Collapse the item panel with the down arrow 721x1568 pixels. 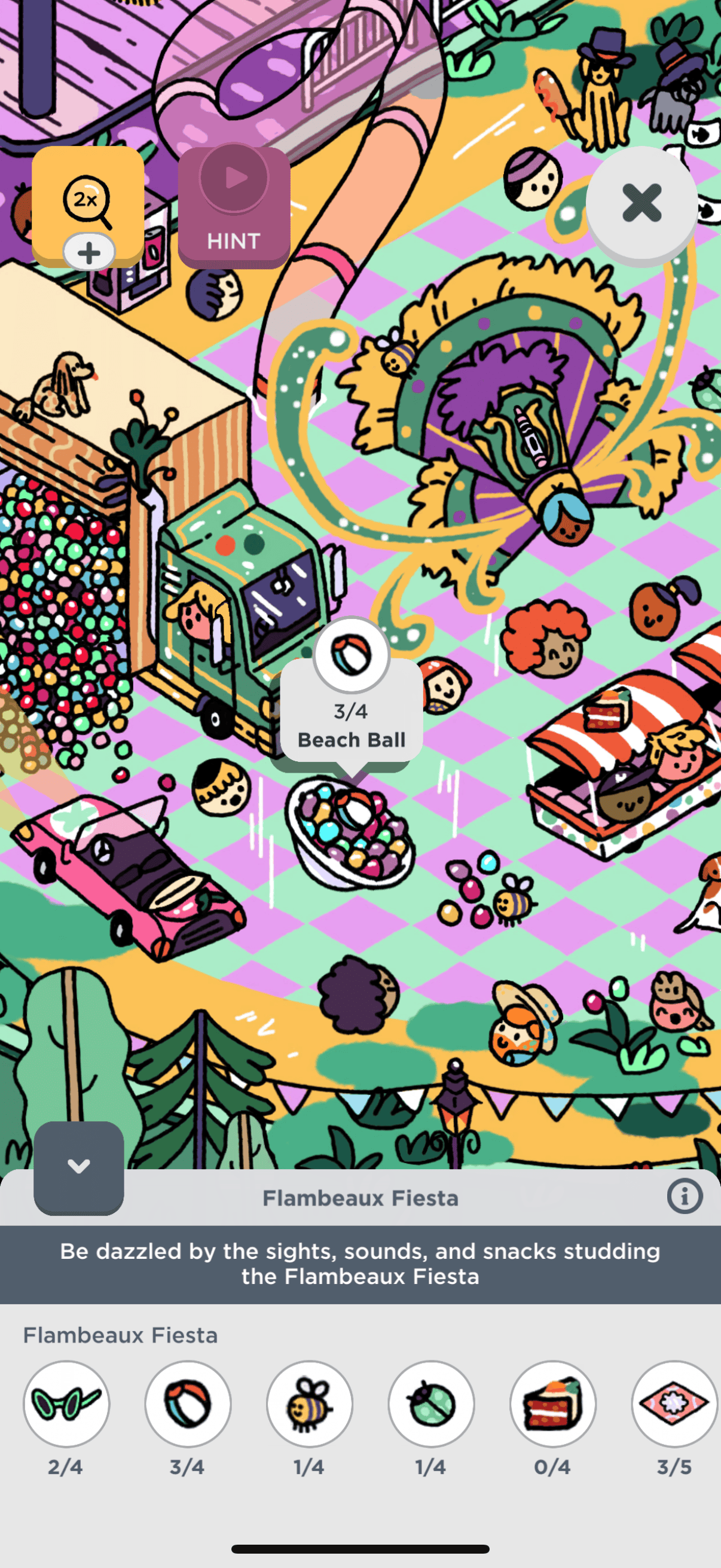pos(78,1167)
